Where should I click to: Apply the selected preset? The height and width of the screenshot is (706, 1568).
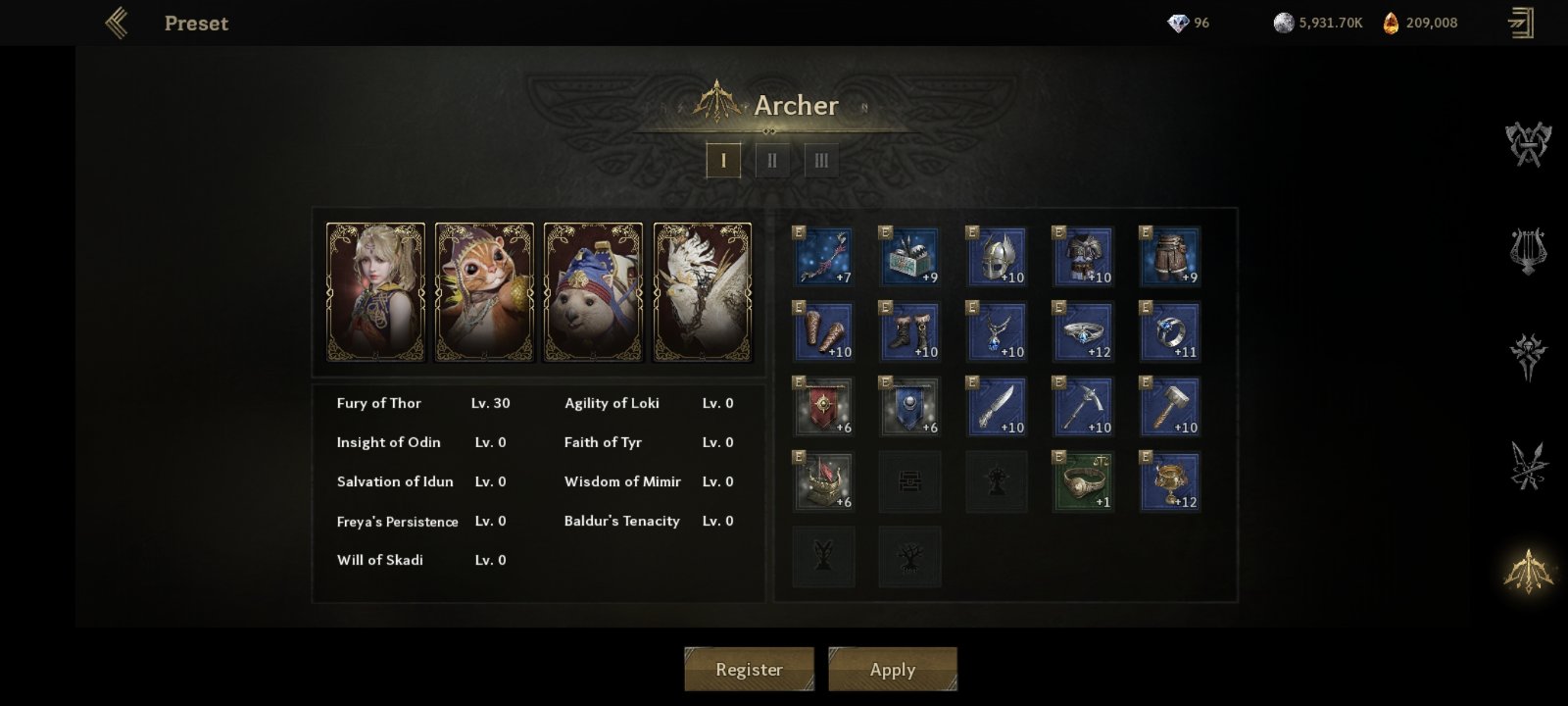(x=892, y=669)
